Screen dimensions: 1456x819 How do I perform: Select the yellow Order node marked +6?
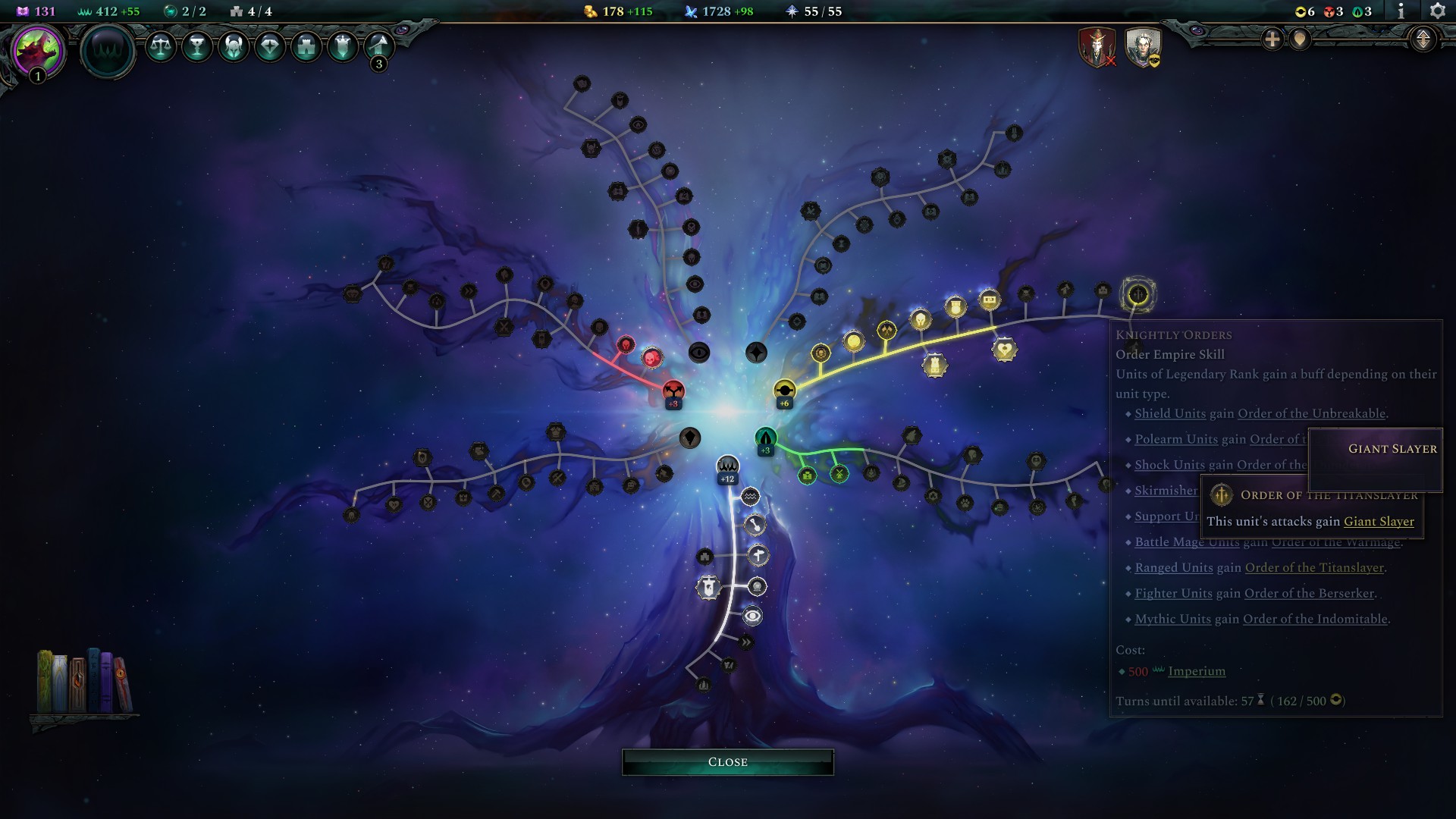tap(783, 390)
